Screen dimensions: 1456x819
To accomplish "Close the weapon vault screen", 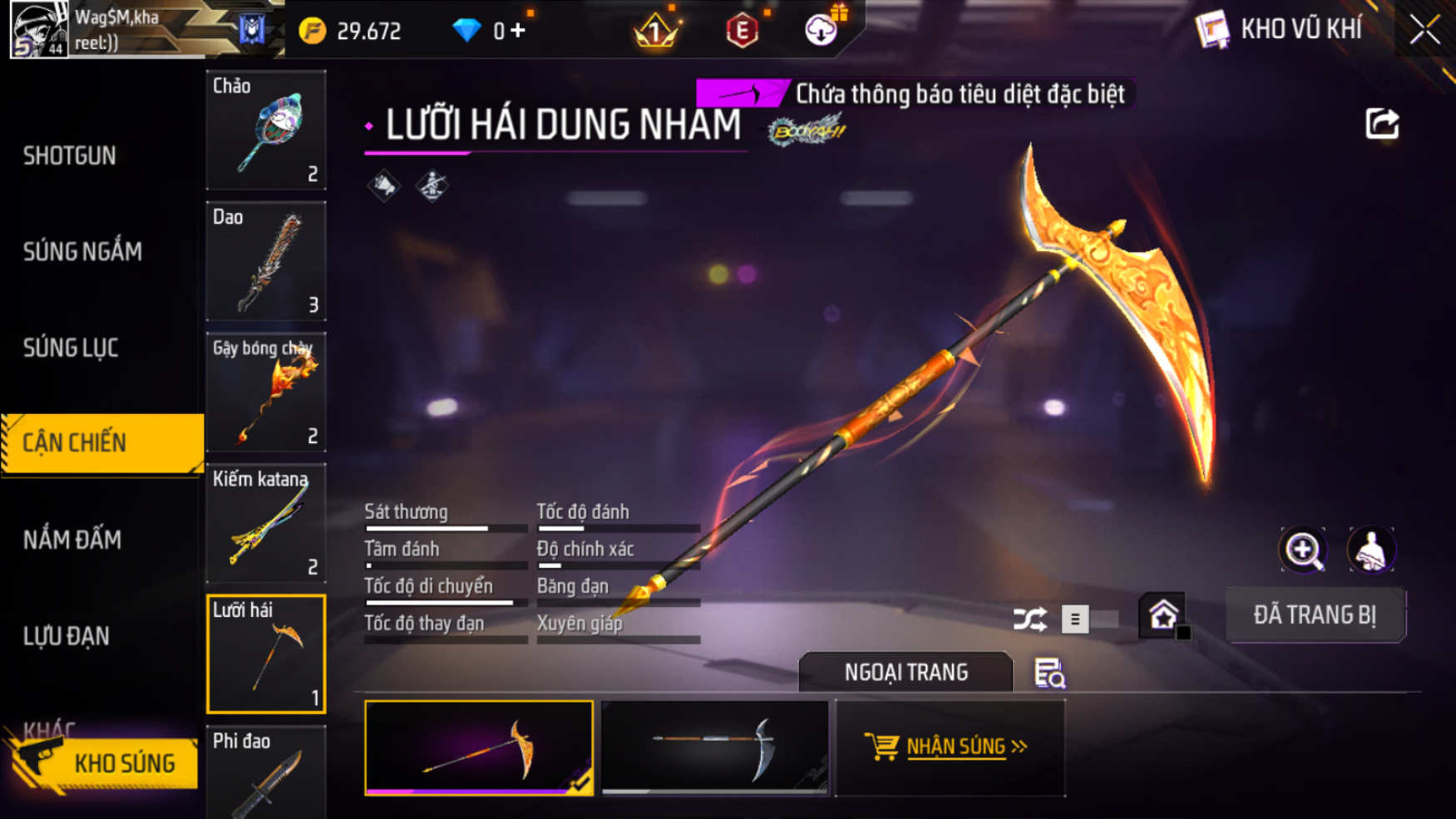I will (x=1424, y=30).
